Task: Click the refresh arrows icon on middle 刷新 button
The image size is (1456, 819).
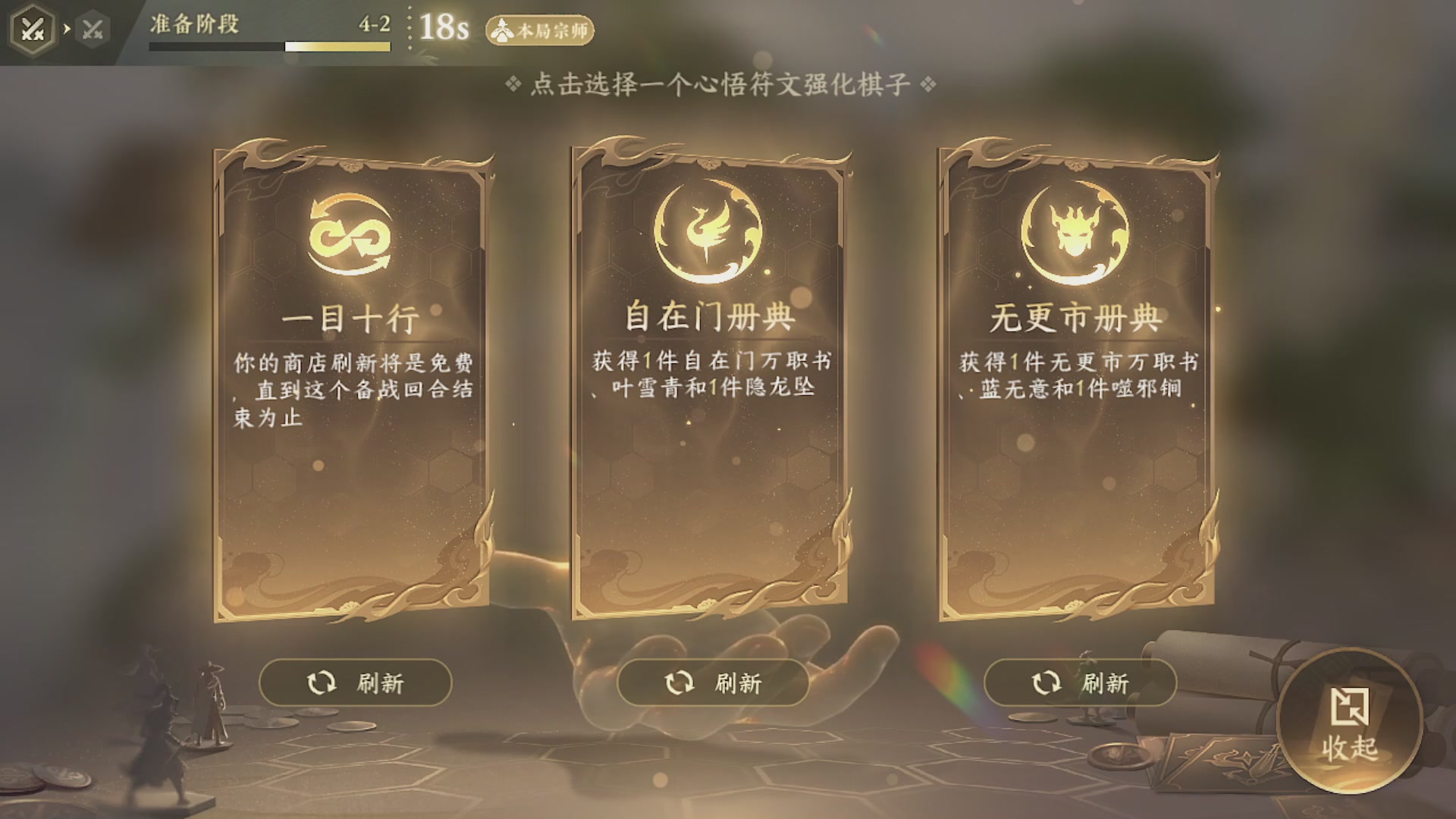Action: [680, 682]
